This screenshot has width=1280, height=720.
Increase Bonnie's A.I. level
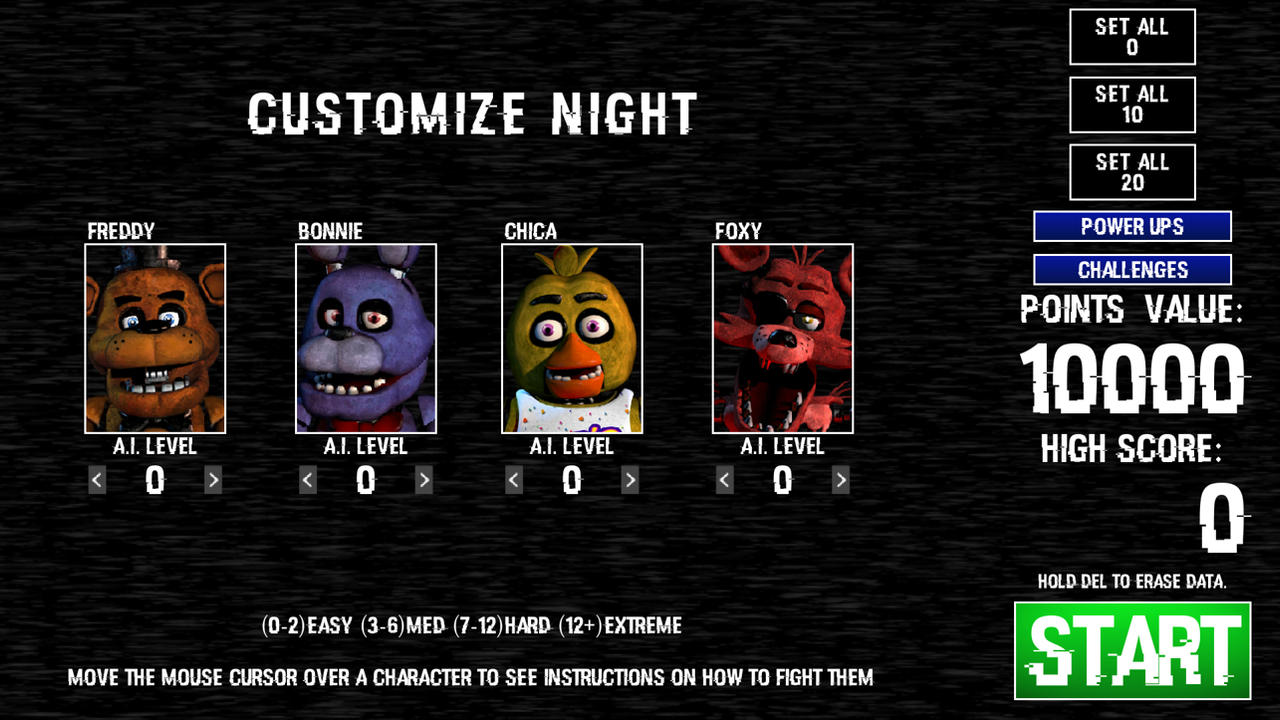point(426,480)
